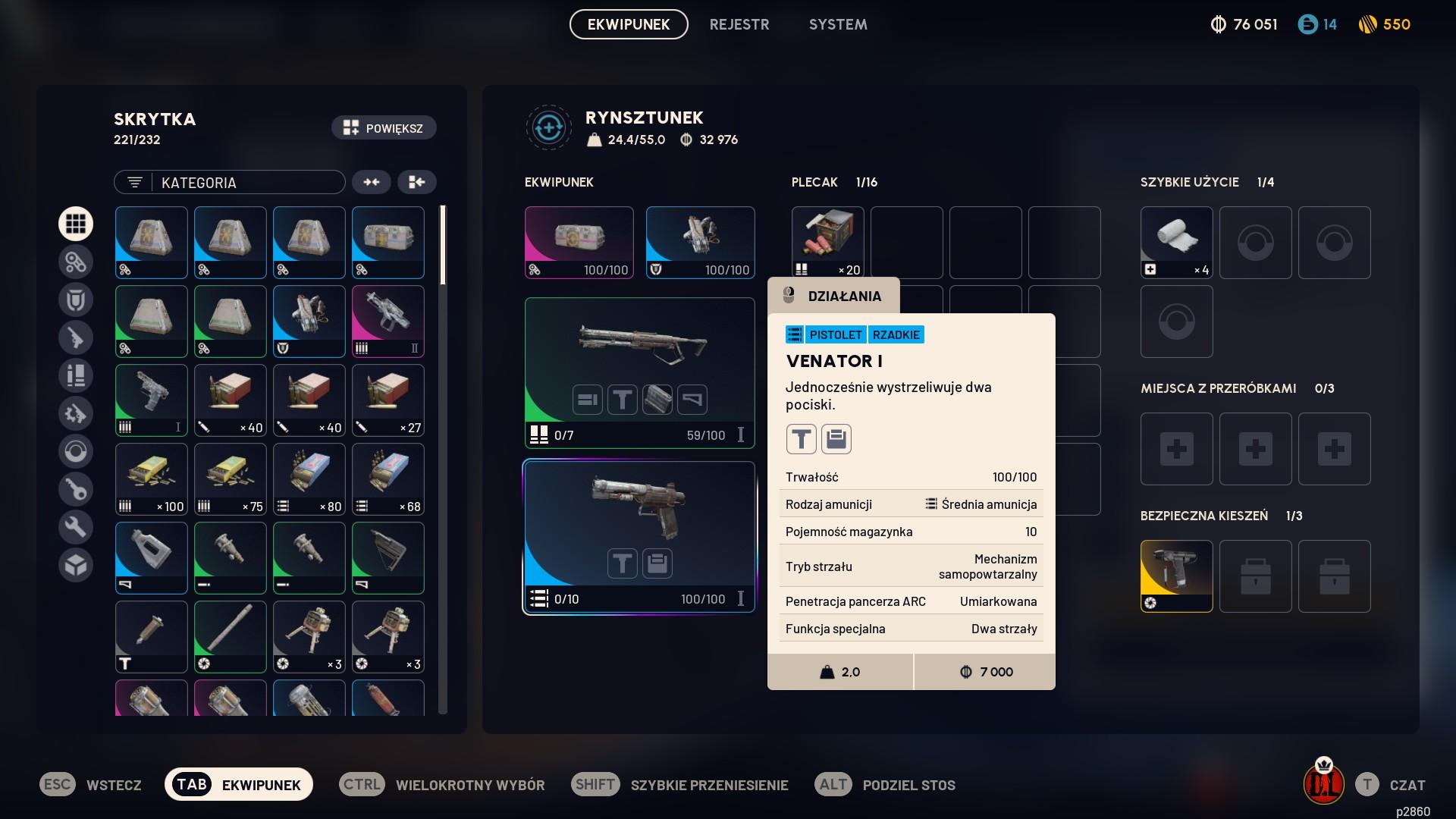
Task: Choose the pistol in safe pocket
Action: coord(1176,576)
